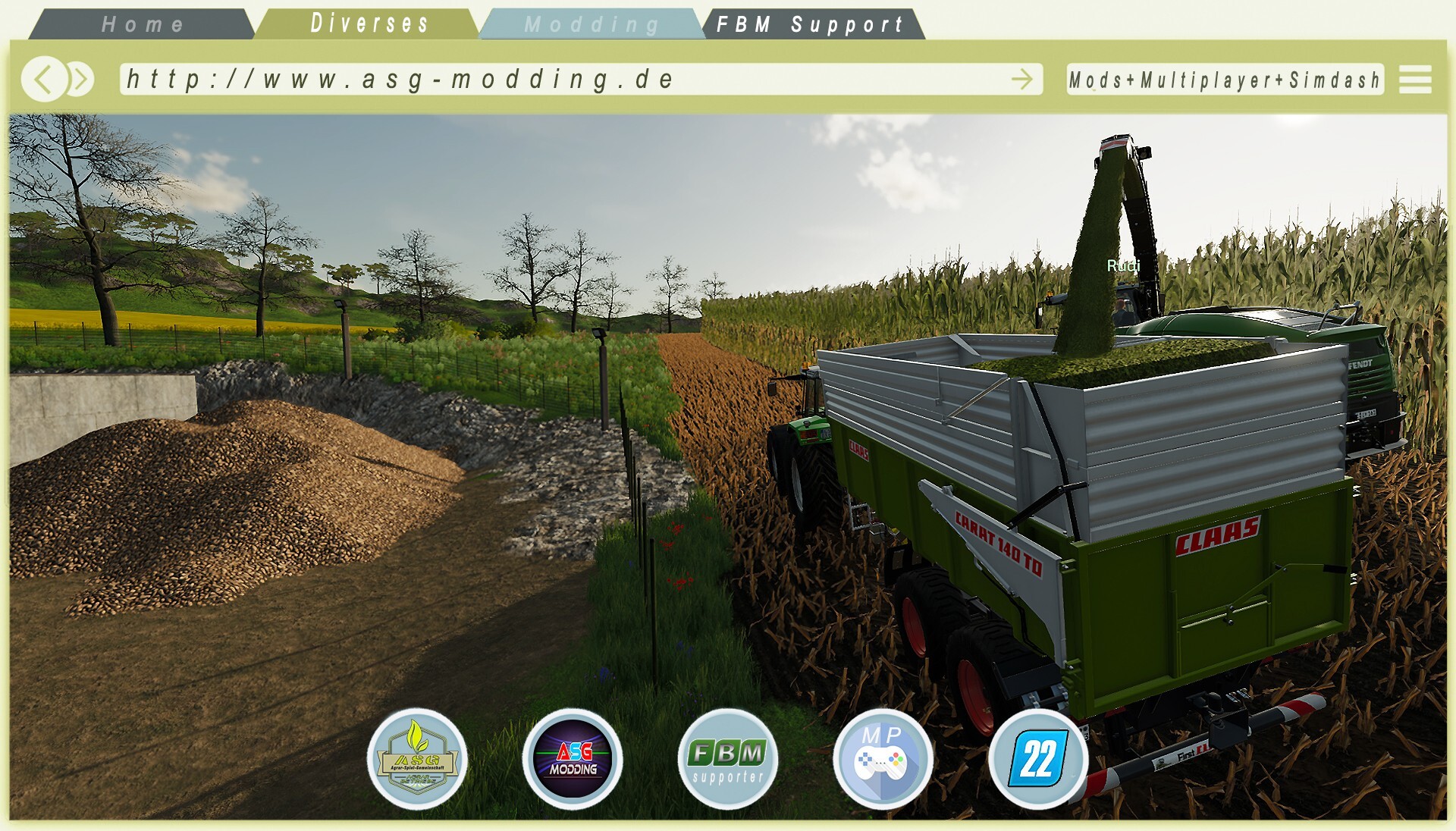
Task: Click the asg-modding.de address bar
Action: click(561, 79)
